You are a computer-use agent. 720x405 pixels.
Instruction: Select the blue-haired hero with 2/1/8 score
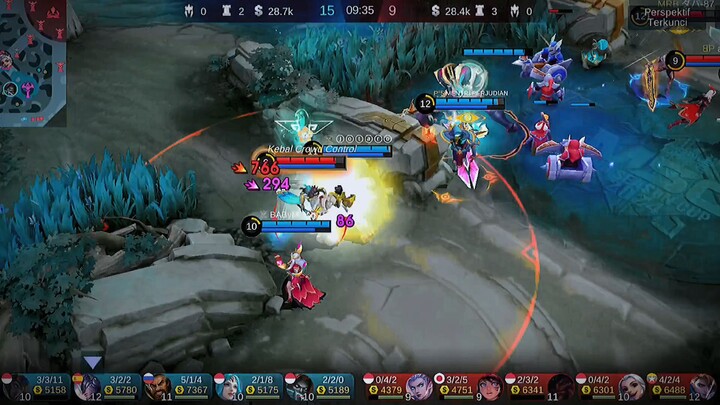[248, 386]
